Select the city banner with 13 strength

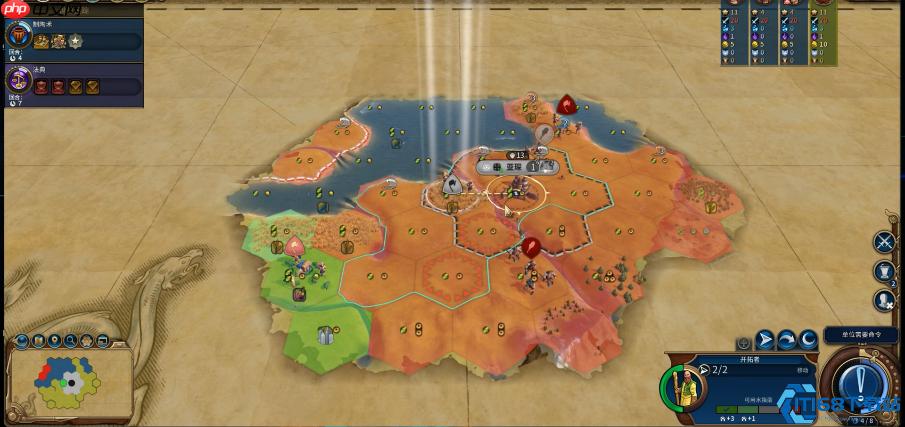click(516, 155)
